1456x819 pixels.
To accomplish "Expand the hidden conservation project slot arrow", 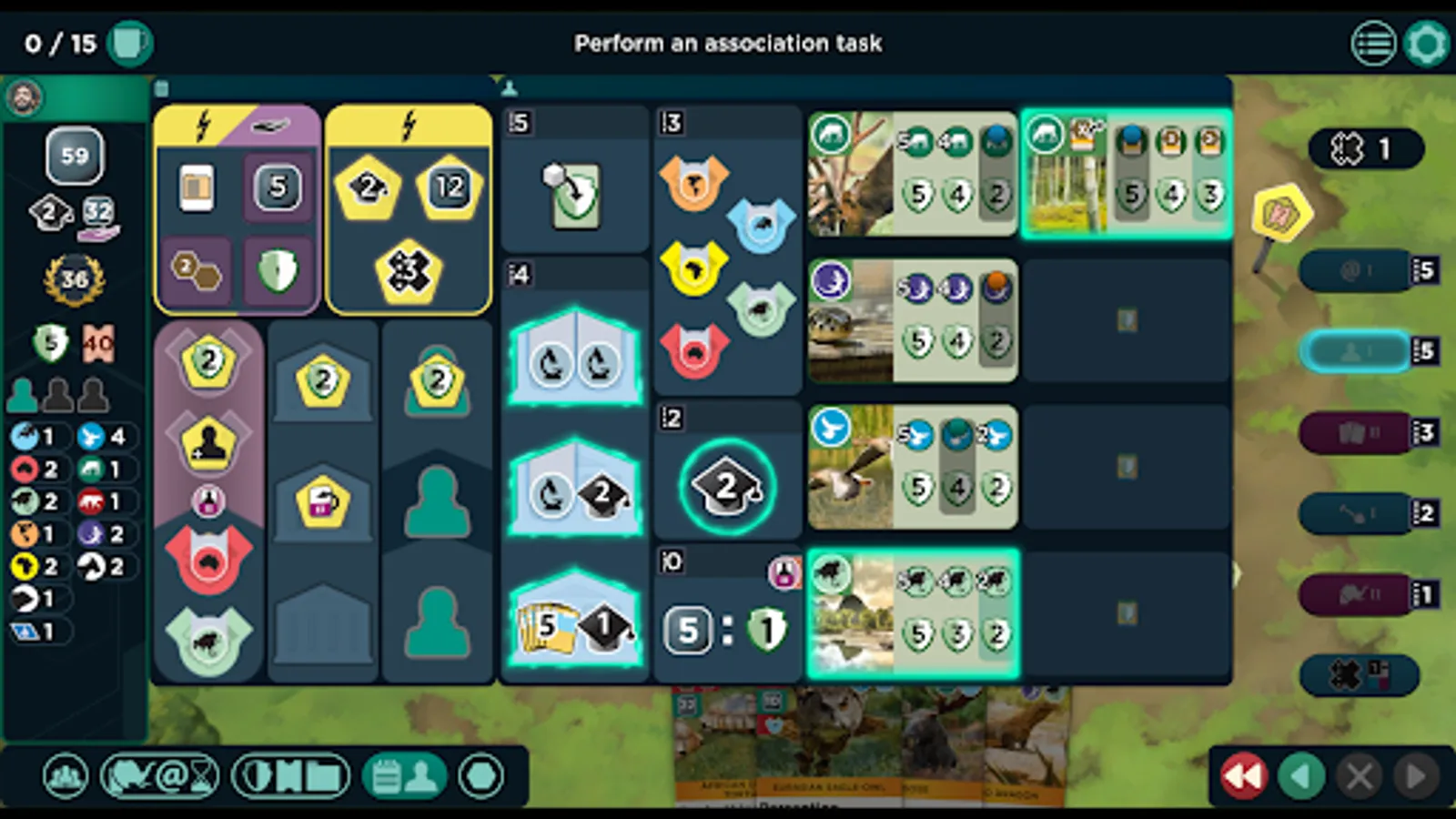I will 1235,571.
